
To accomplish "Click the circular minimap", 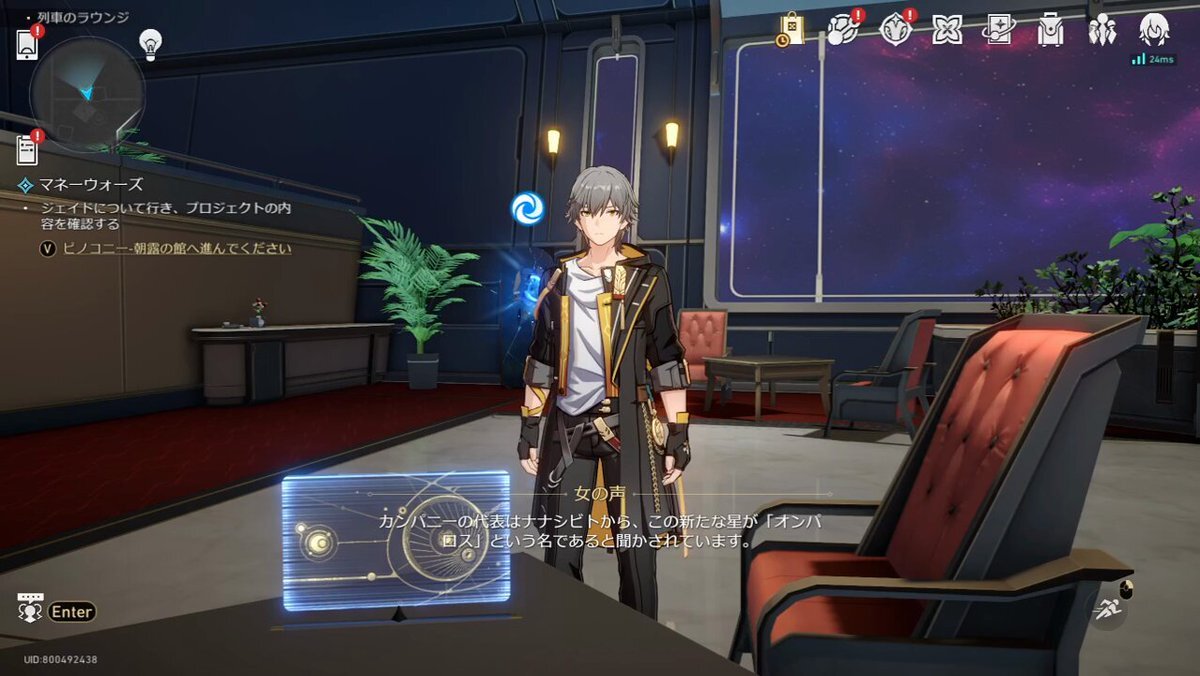I will click(87, 94).
